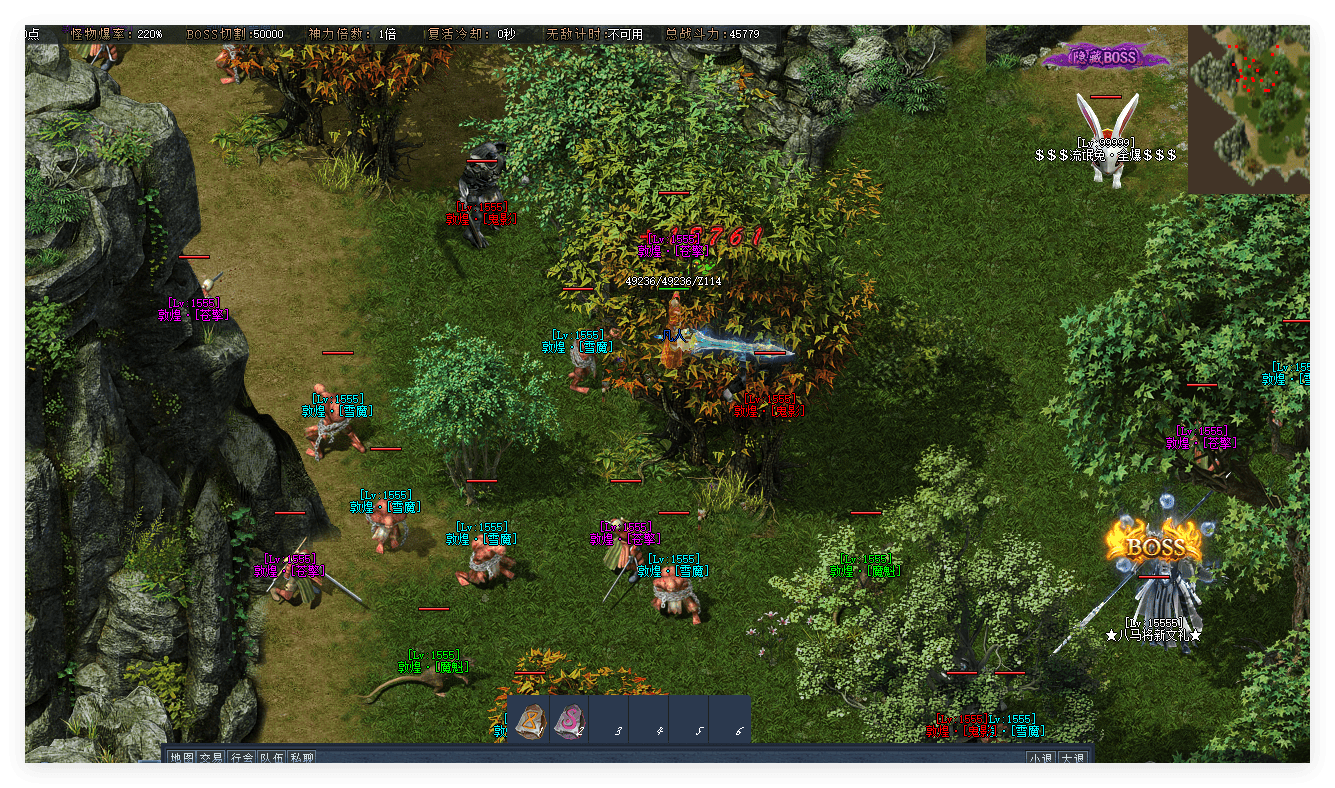1335x788 pixels.
Task: Select empty hotbar slot number 3
Action: click(612, 720)
